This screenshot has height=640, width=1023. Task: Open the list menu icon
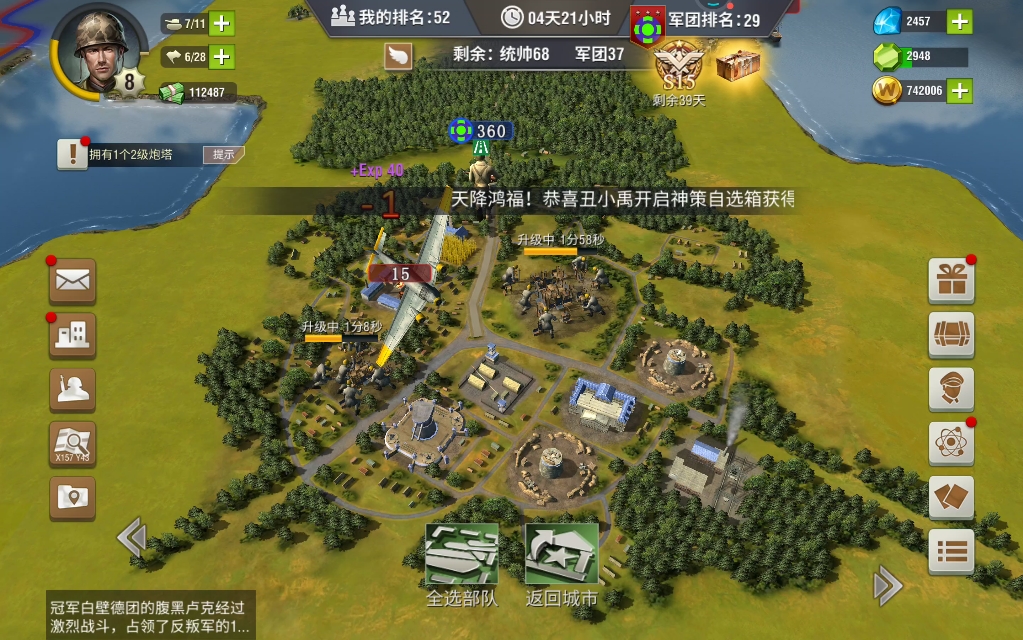[950, 551]
